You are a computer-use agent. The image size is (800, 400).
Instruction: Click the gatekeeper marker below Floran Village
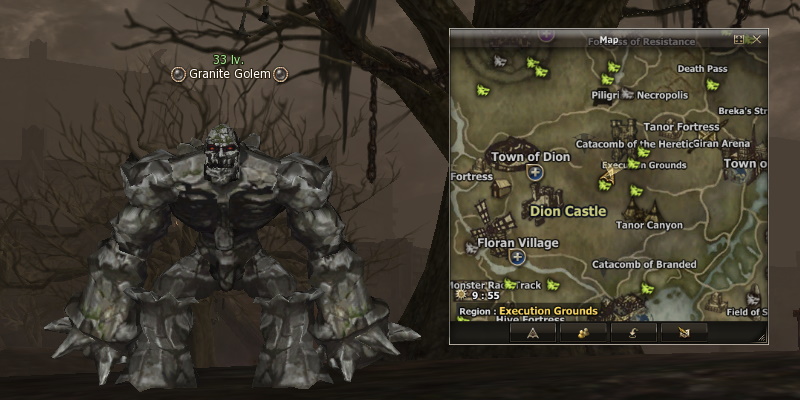517,258
